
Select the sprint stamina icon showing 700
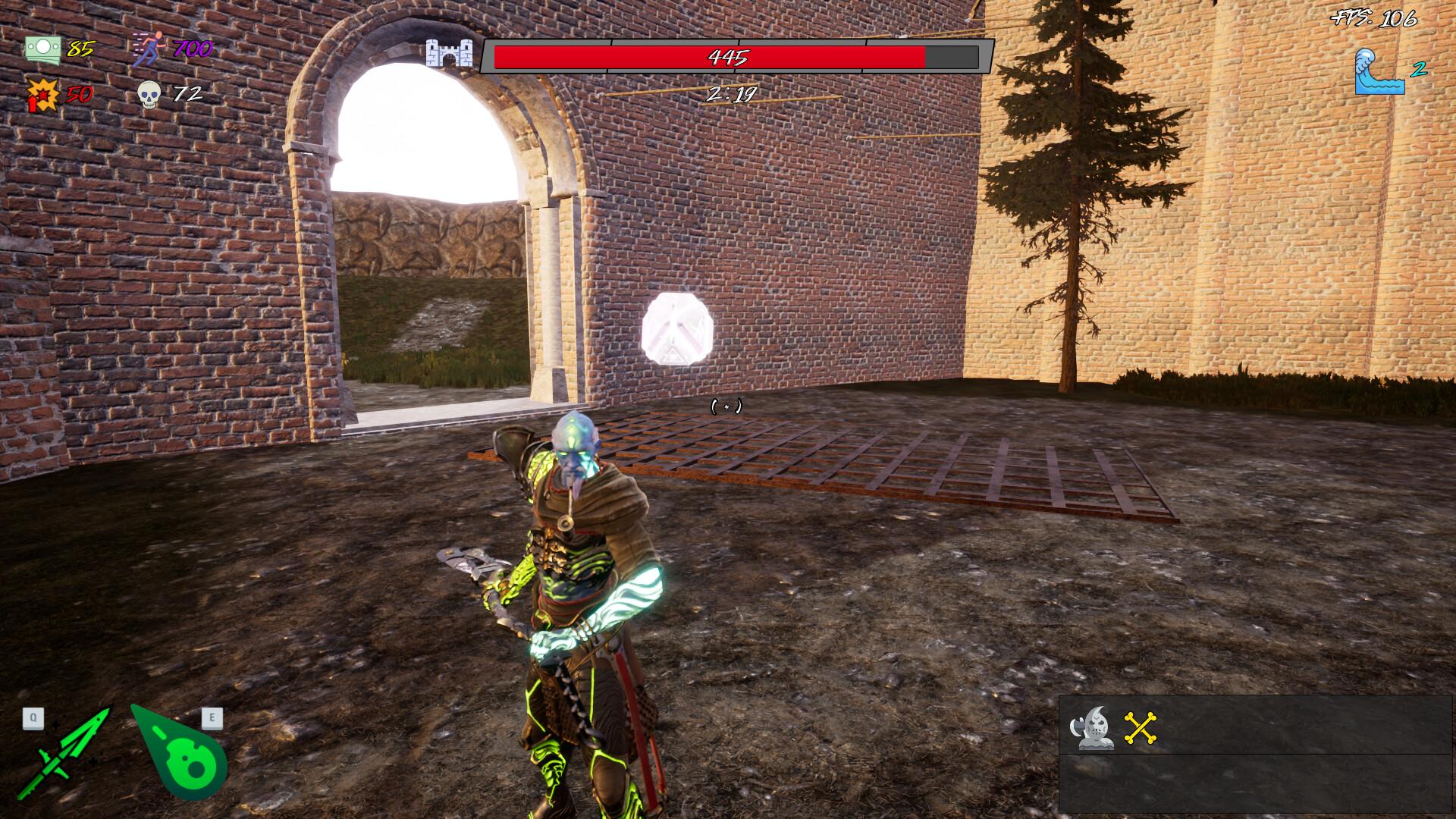click(x=150, y=49)
